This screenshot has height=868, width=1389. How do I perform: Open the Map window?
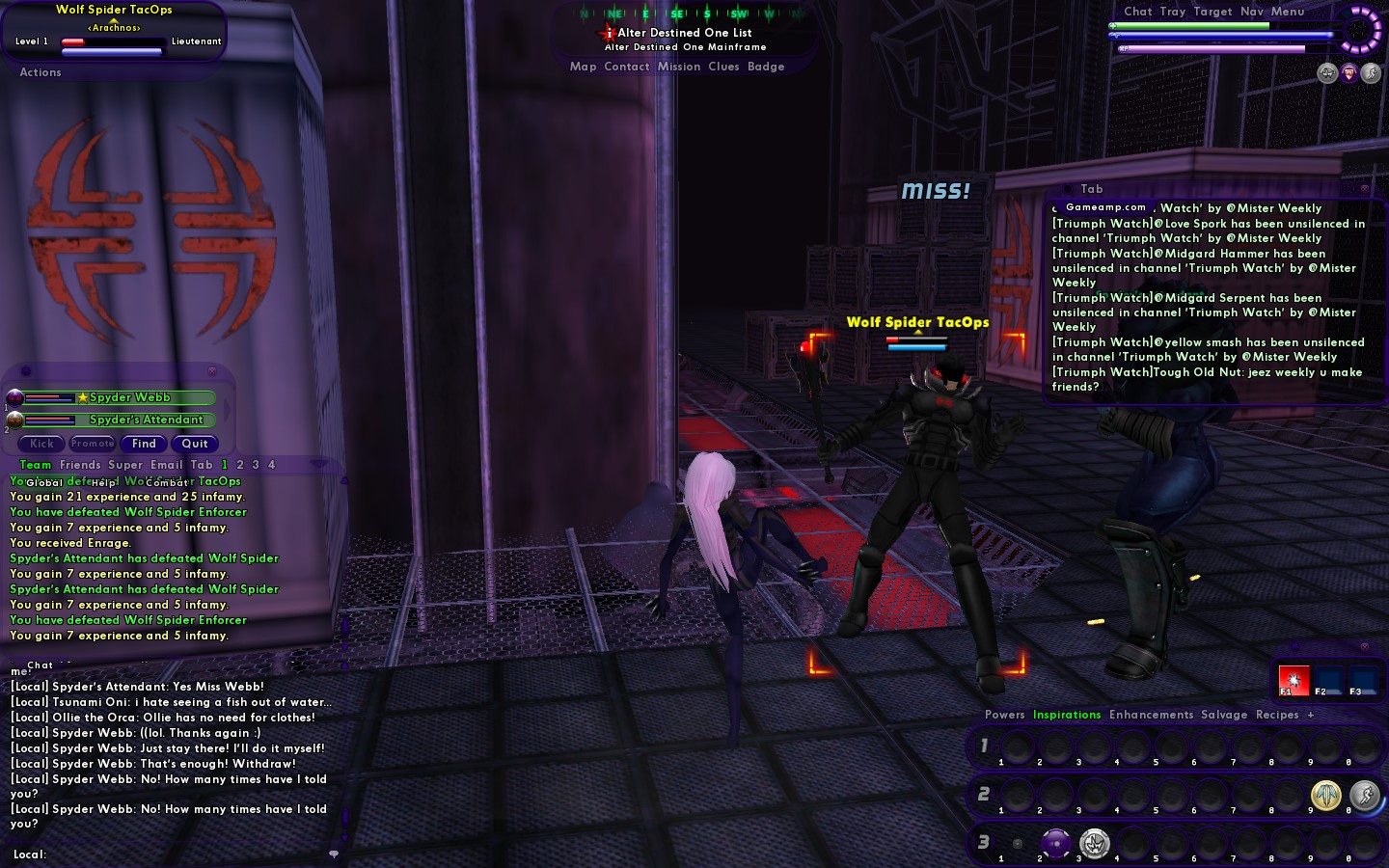tap(583, 67)
